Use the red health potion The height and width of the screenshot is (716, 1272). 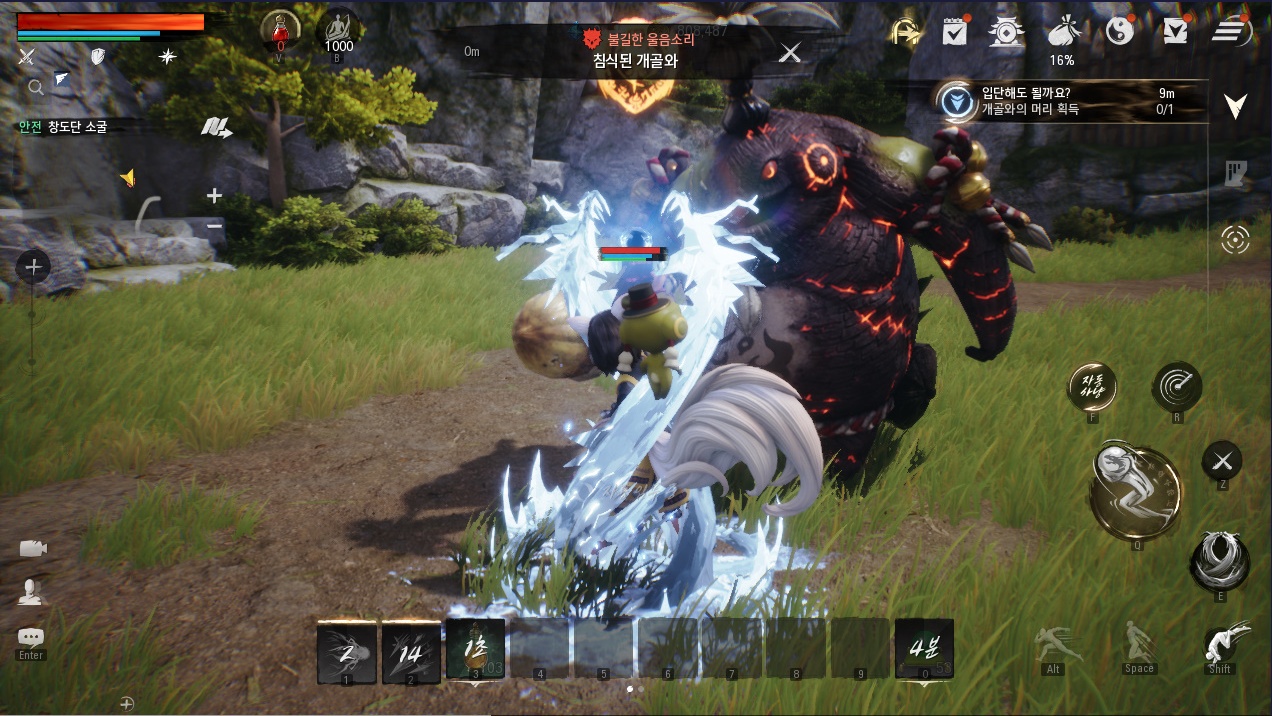(279, 32)
